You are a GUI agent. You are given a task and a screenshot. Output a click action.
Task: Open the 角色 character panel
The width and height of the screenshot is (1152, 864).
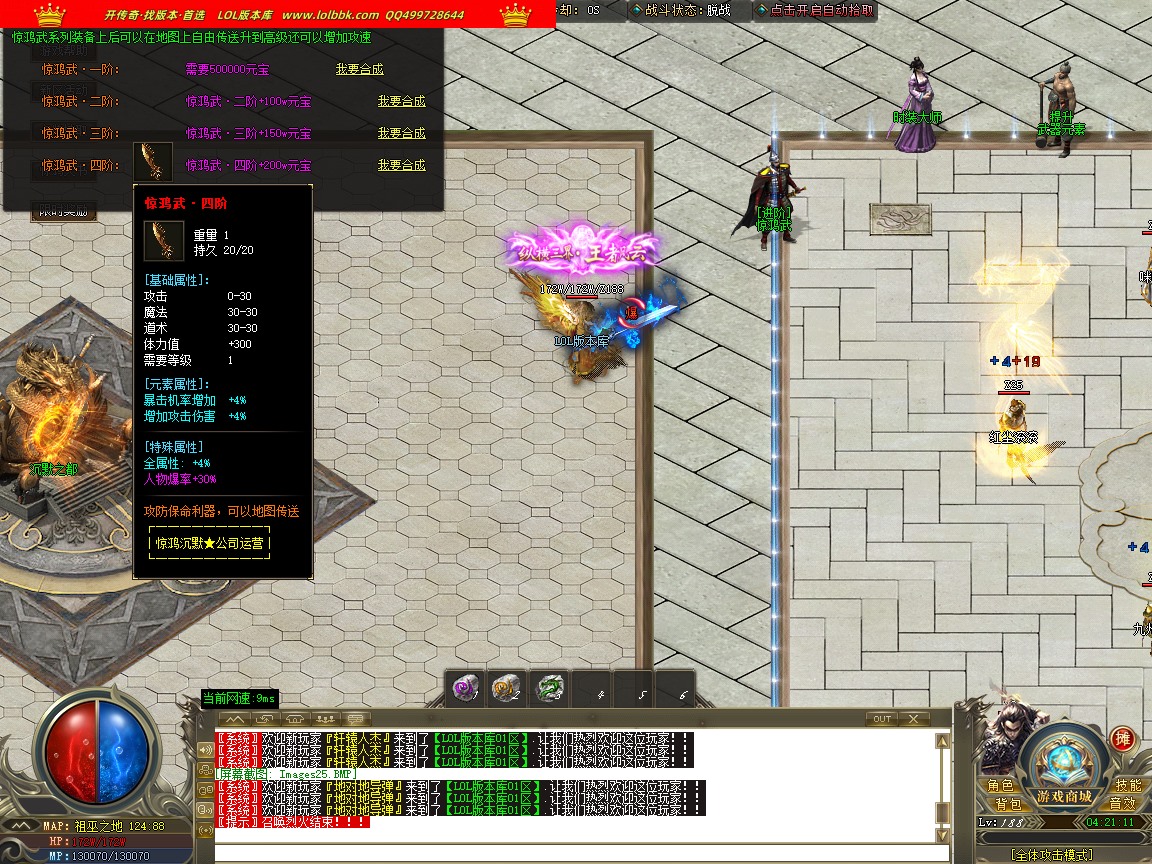(x=1001, y=786)
